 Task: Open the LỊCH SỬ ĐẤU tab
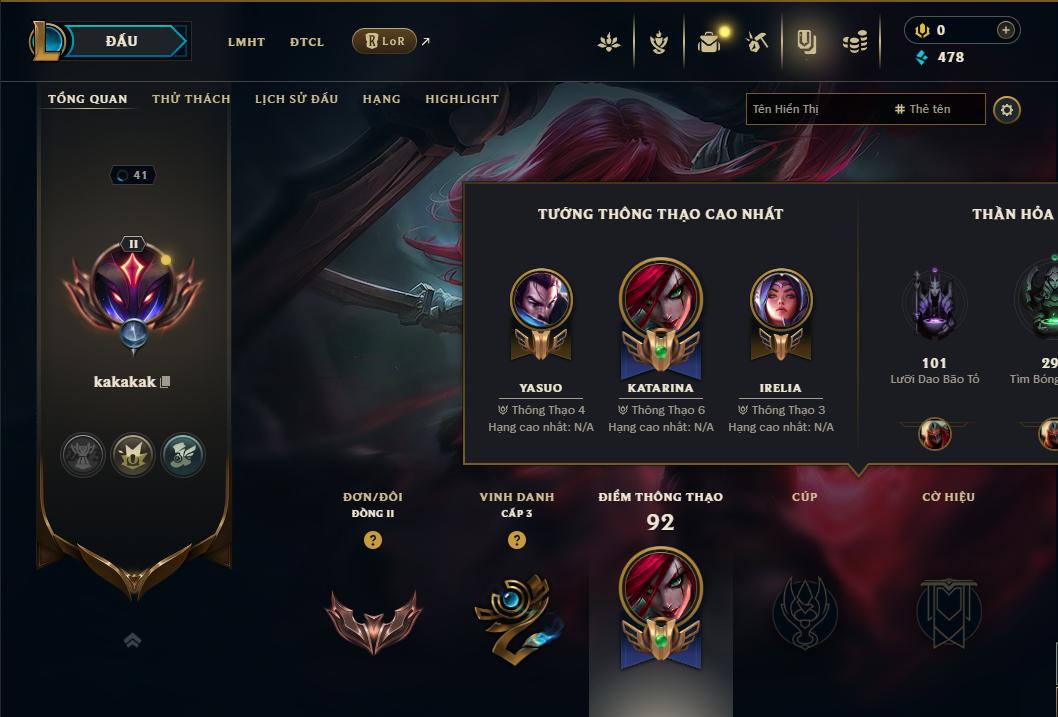(296, 99)
